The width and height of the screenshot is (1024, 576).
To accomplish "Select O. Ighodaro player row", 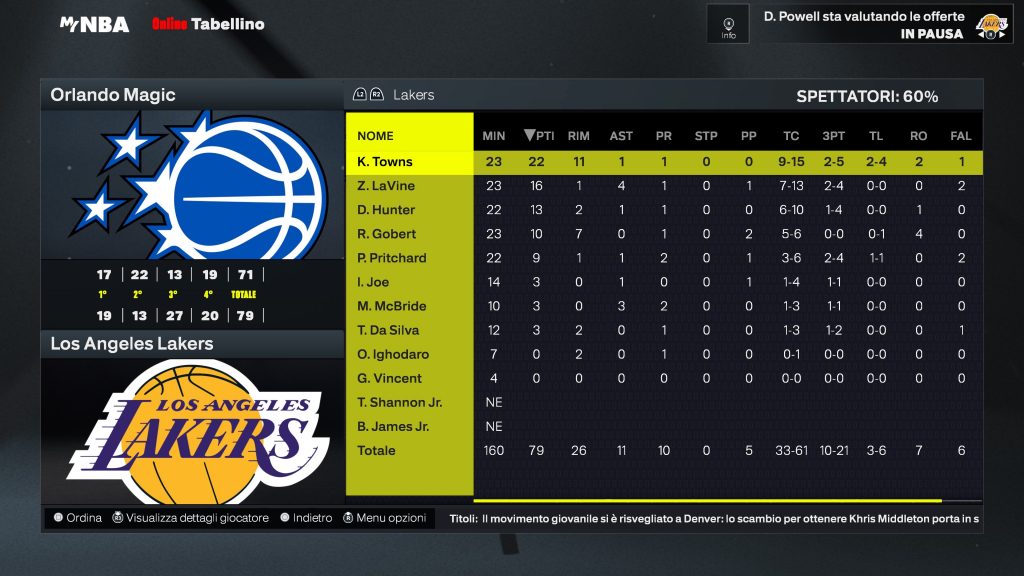I will (x=391, y=354).
